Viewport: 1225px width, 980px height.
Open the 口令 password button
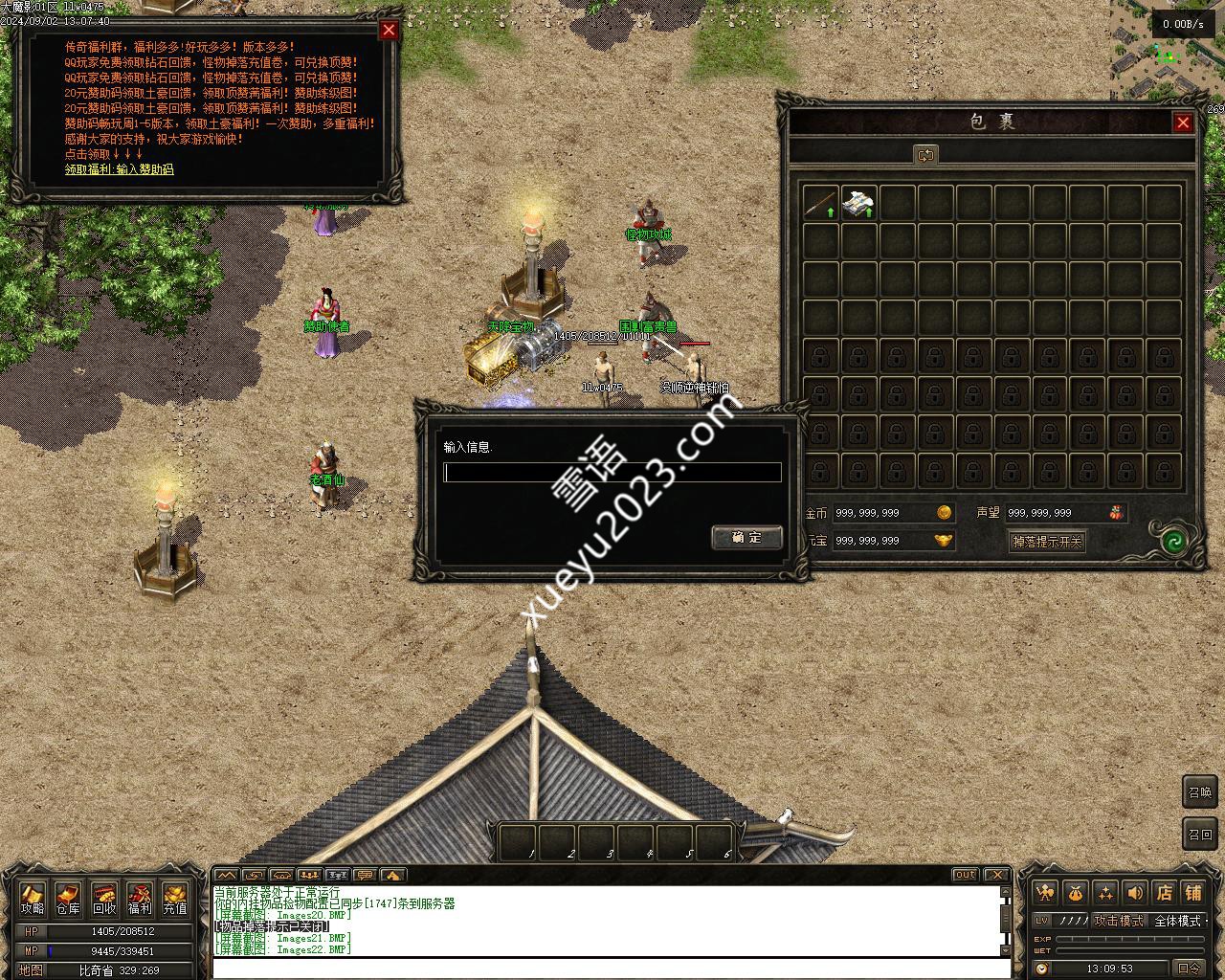pos(1189,969)
